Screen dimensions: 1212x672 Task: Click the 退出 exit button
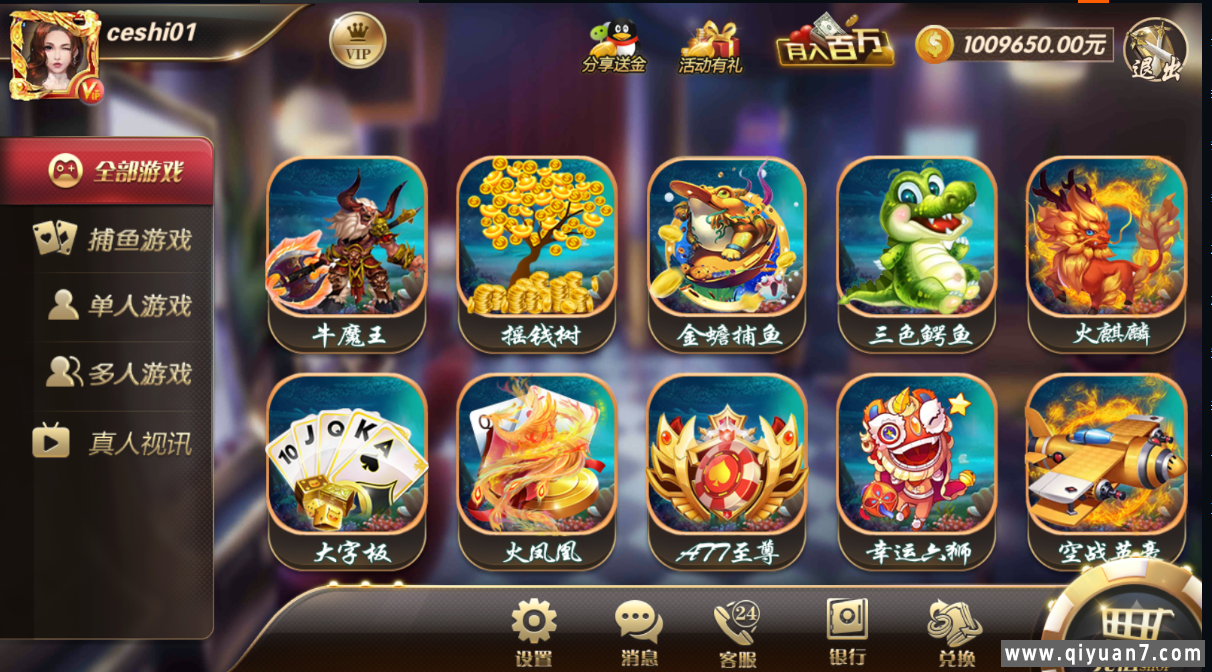(x=1156, y=50)
